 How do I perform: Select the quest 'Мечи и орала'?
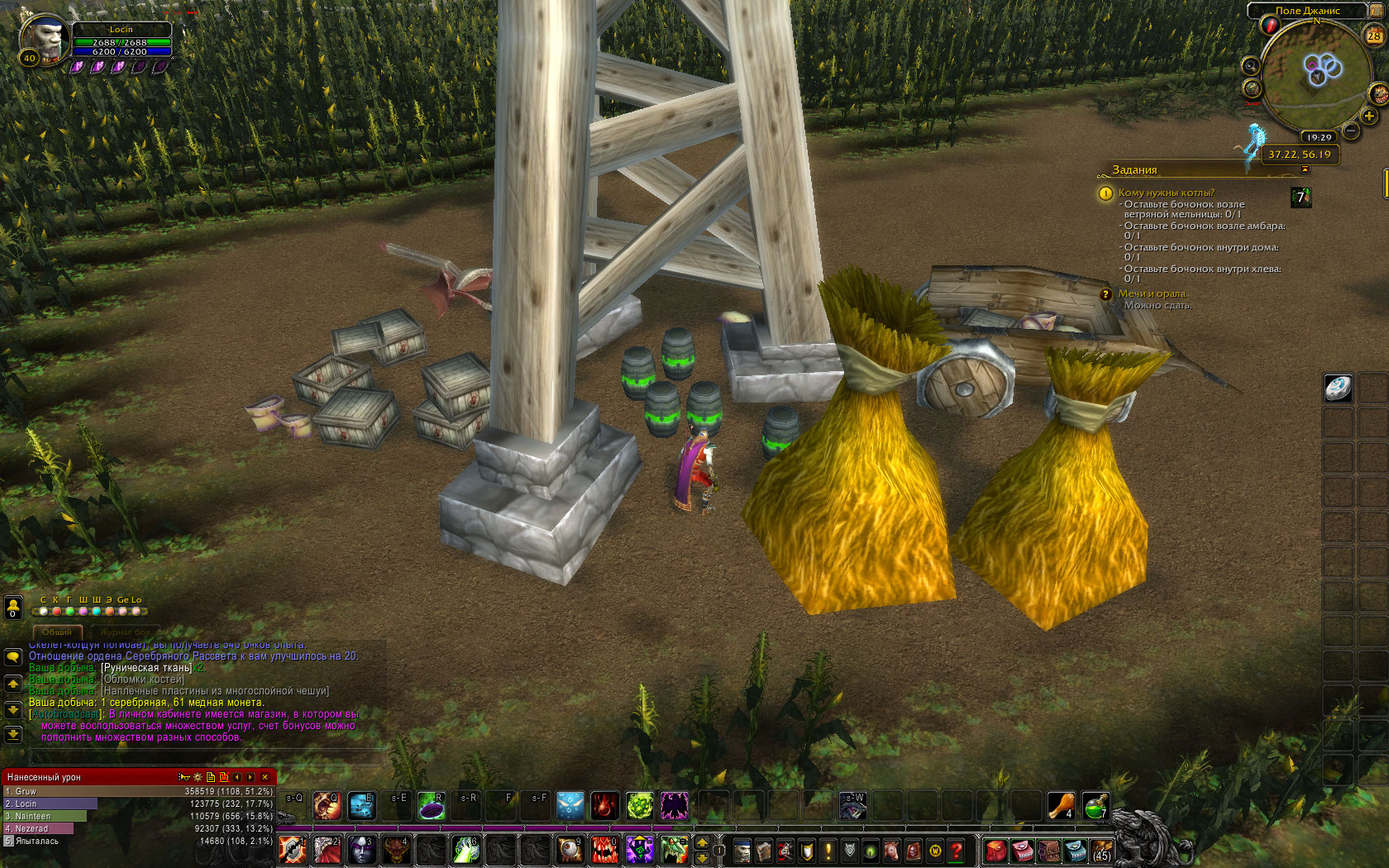[x=1152, y=293]
